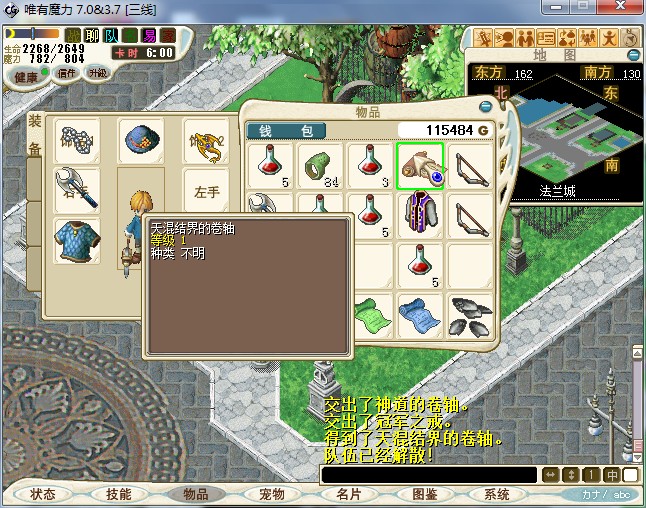The width and height of the screenshot is (646, 508).
Task: Toggle the 聊 chat mode button
Action: [x=92, y=37]
